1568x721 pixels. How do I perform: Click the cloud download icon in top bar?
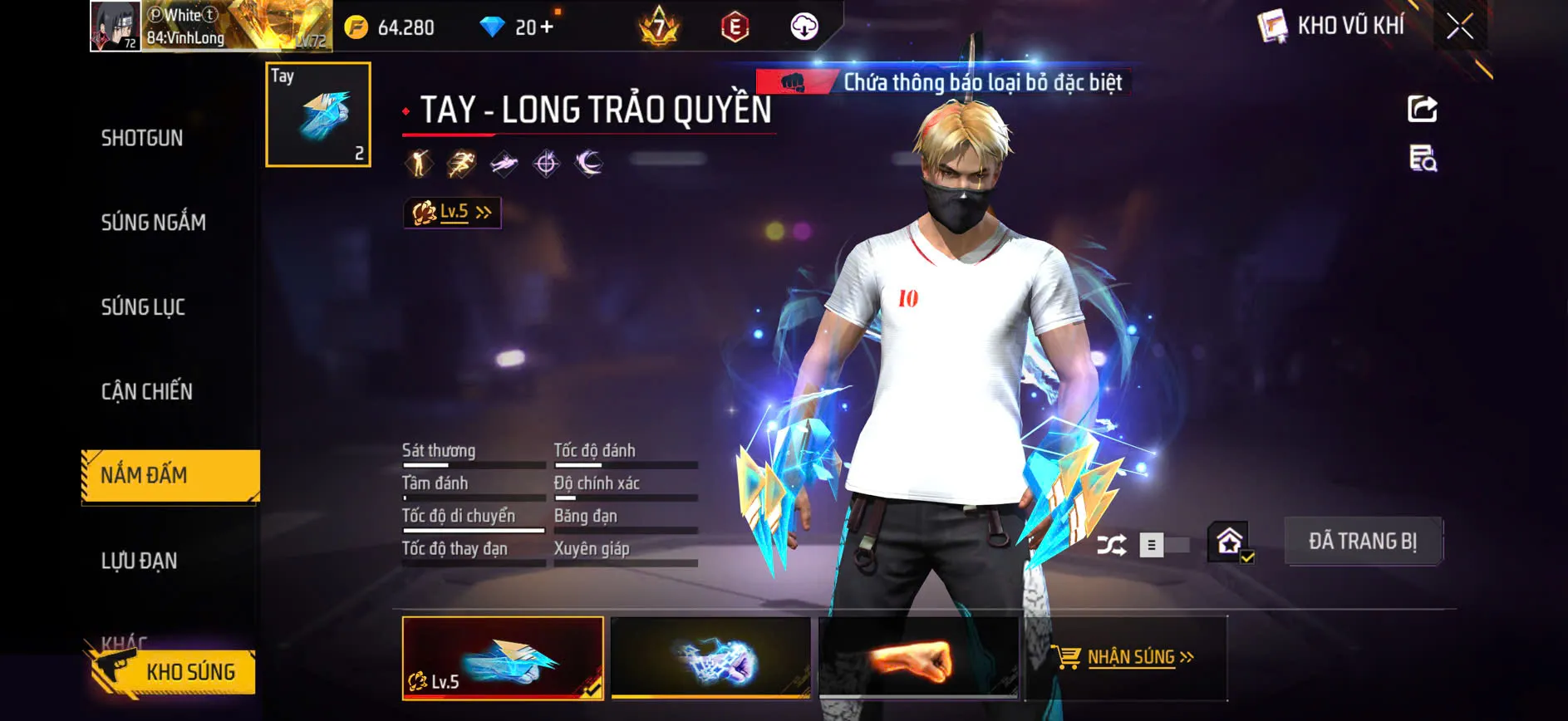(x=802, y=27)
